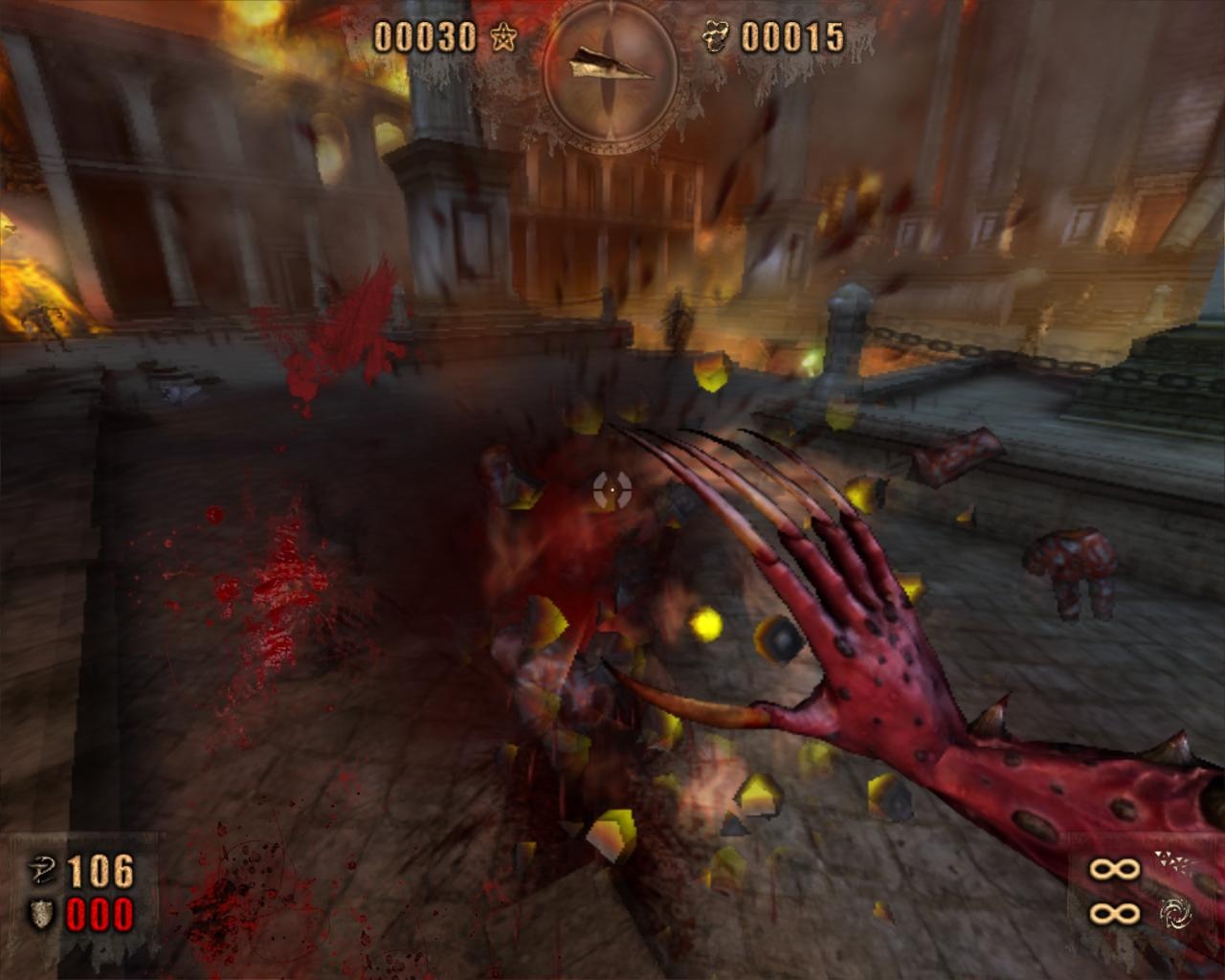Viewport: 1225px width, 980px height.
Task: Select the primary fire ammo icon
Action: click(1172, 864)
